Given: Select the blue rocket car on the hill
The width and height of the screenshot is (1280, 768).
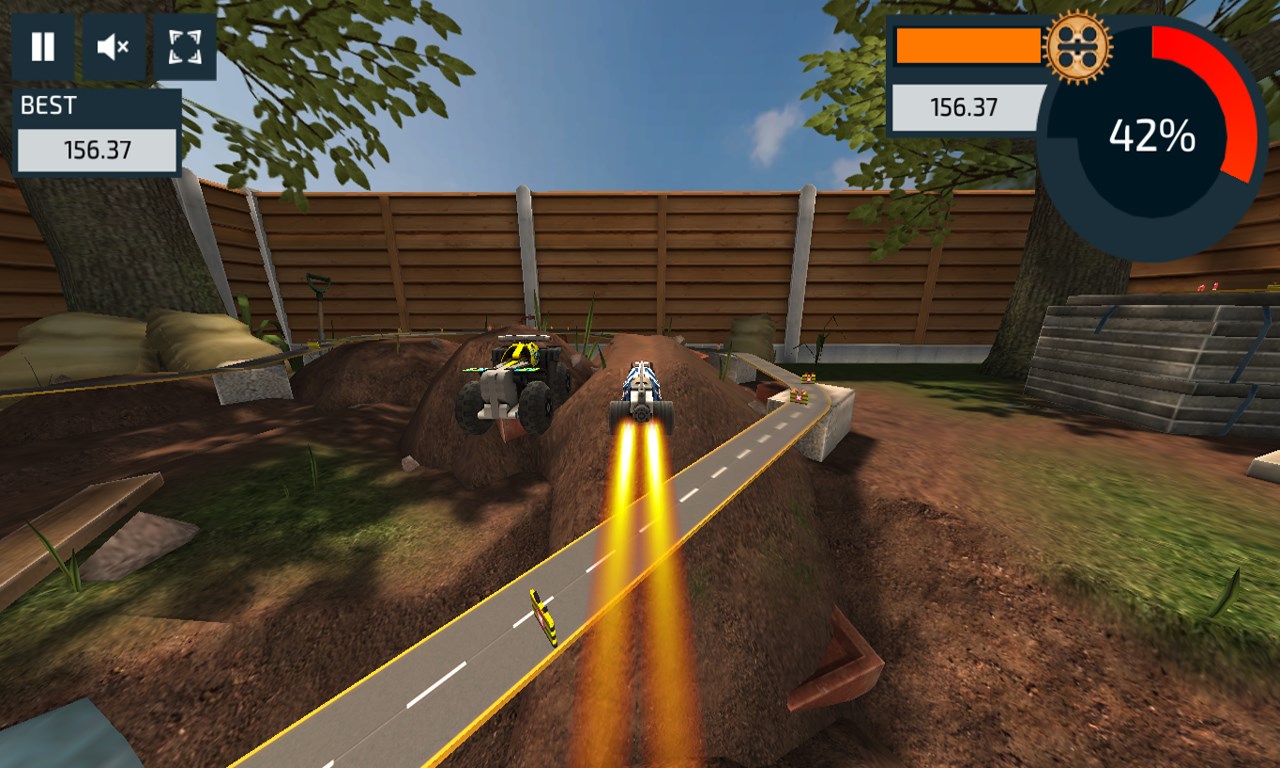Looking at the screenshot, I should pos(640,390).
